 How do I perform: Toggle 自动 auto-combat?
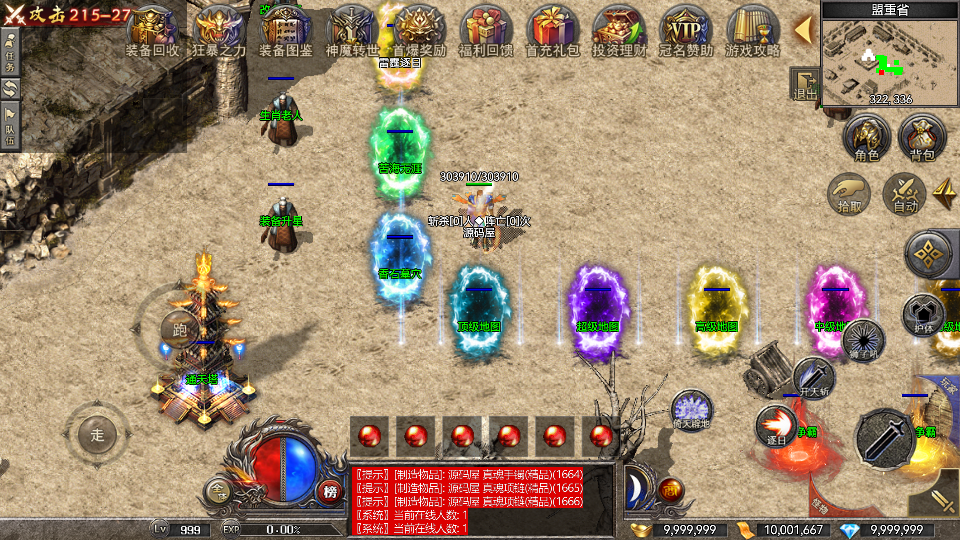click(x=906, y=191)
